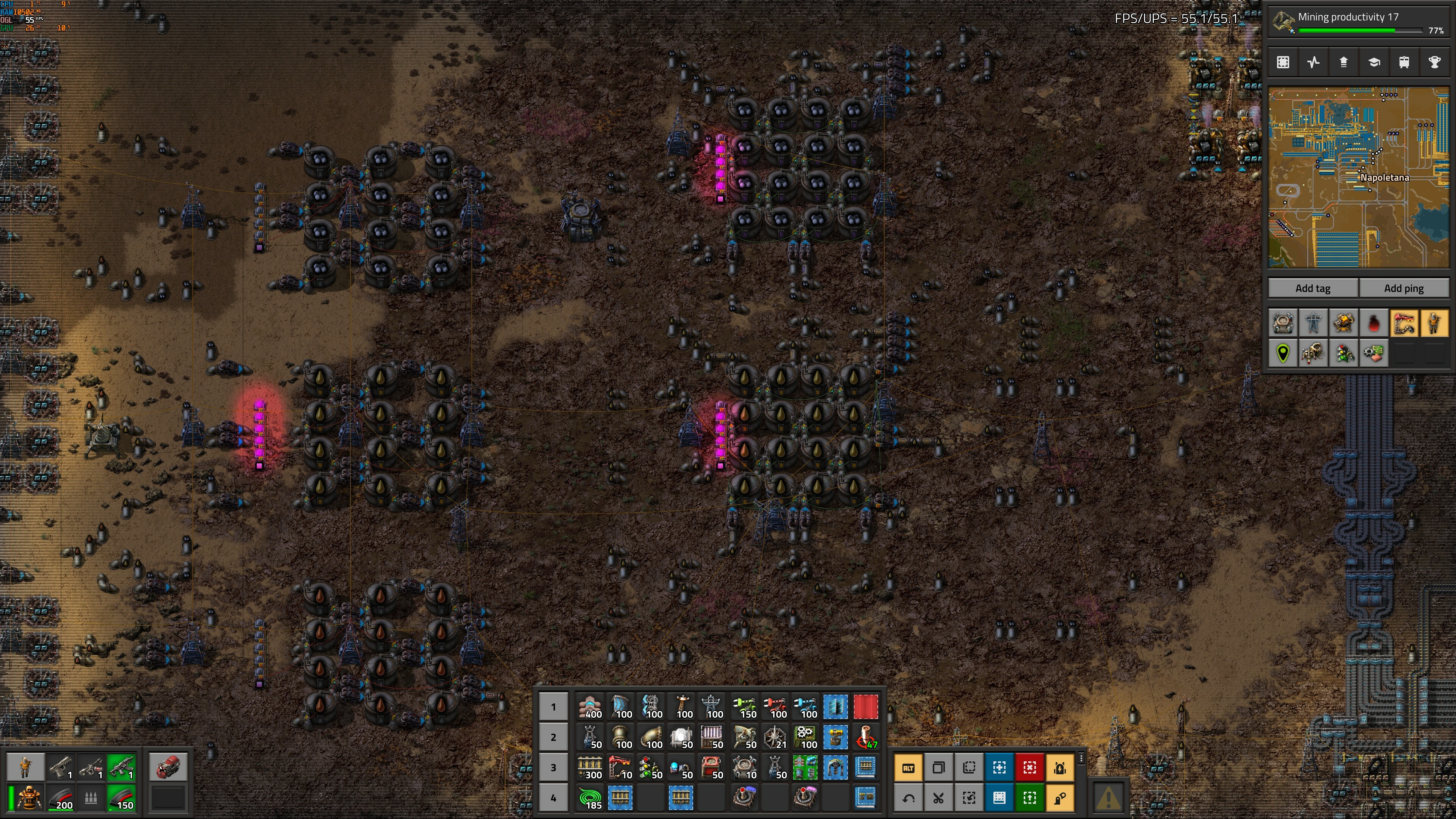Pick the green inserter stack of 150
This screenshot has height=819, width=1456.
[x=745, y=707]
